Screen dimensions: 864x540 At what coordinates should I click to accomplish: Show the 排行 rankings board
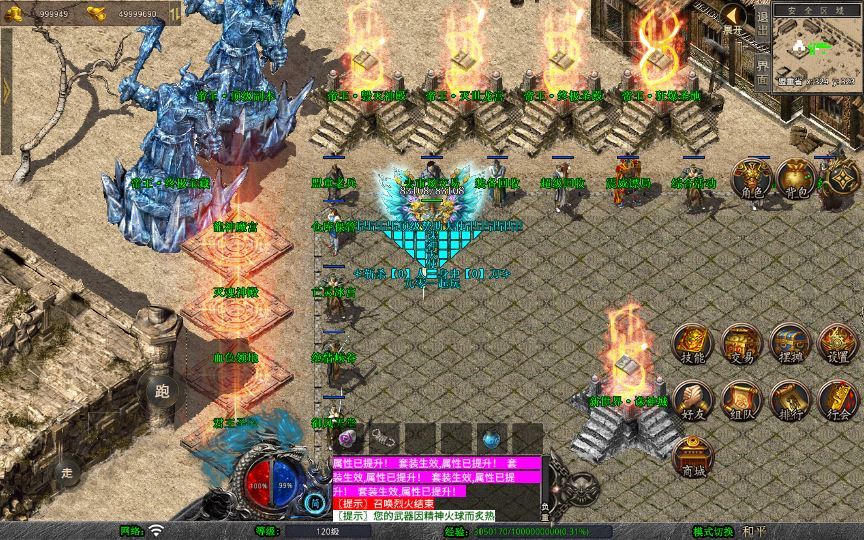pyautogui.click(x=789, y=400)
